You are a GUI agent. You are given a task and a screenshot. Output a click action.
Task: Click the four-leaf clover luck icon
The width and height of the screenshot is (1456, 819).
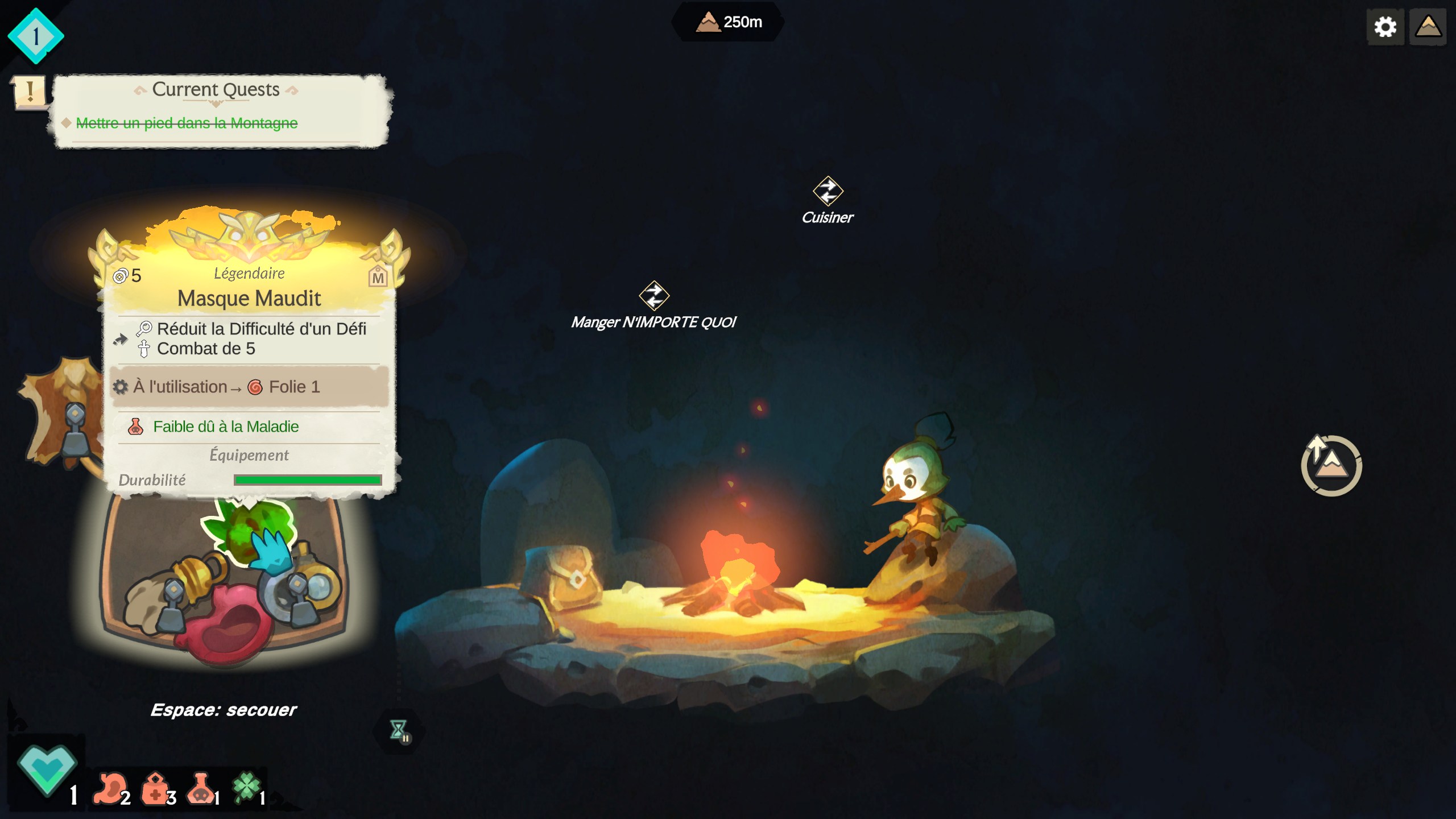coord(246,787)
